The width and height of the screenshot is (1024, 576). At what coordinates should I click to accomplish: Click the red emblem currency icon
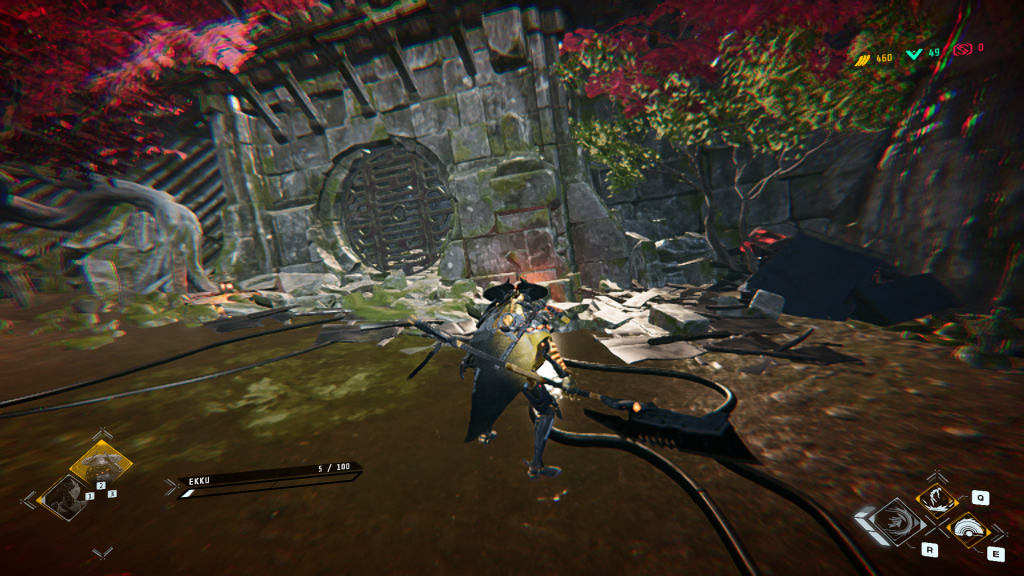(x=964, y=48)
